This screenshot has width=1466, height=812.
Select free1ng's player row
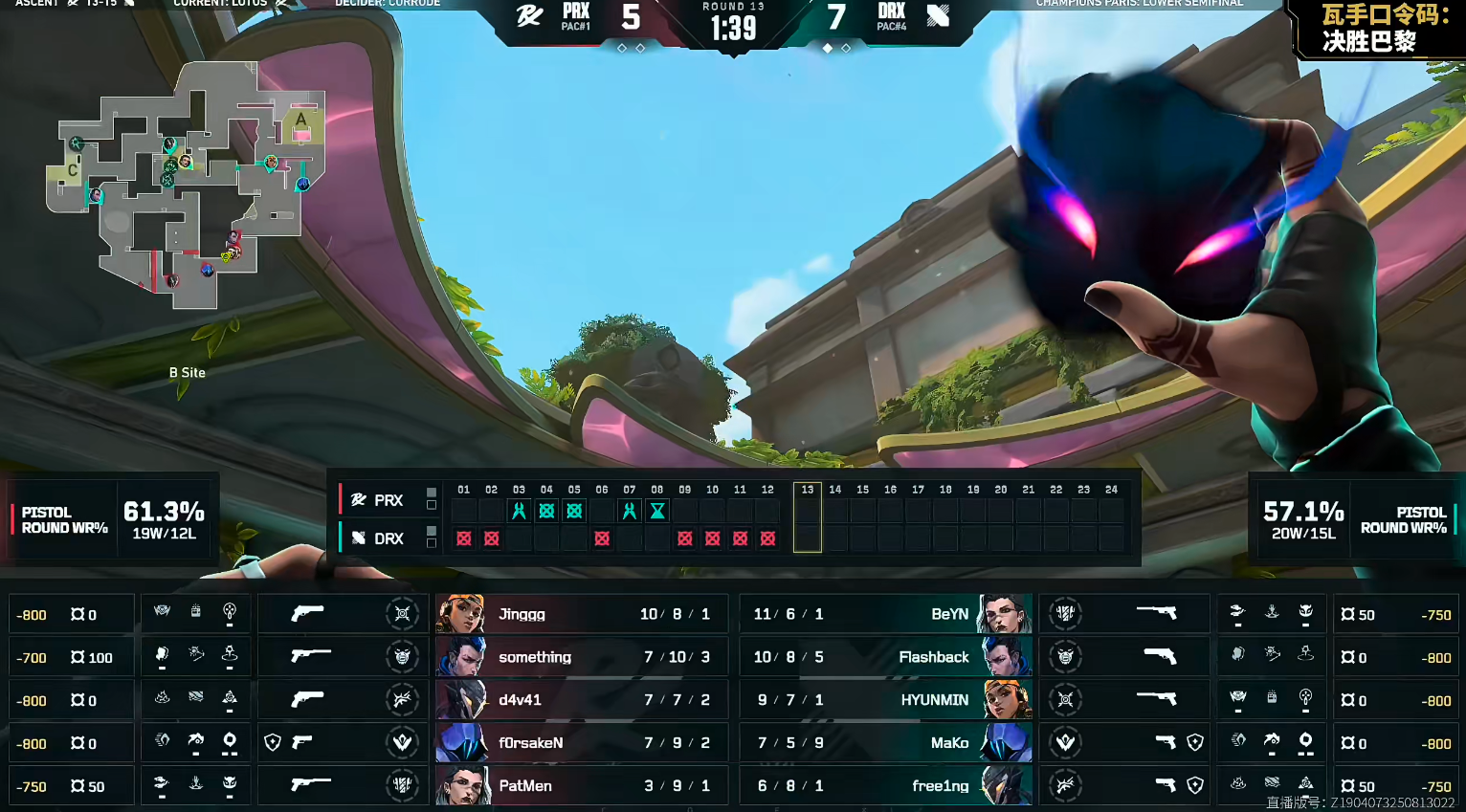pos(885,786)
